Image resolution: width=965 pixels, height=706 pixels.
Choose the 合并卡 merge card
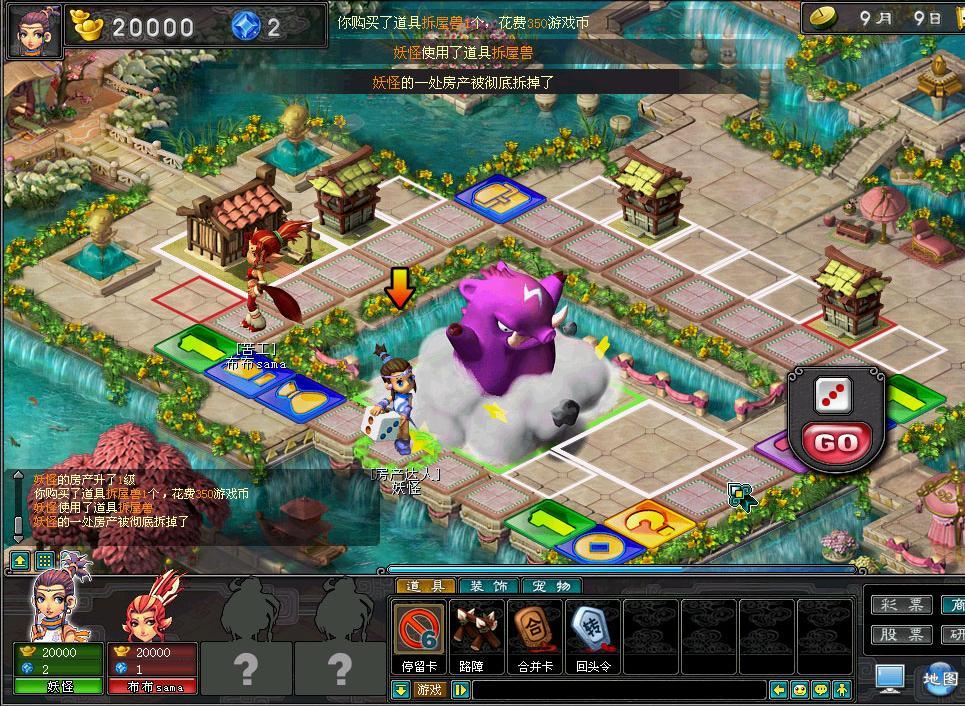tap(535, 633)
